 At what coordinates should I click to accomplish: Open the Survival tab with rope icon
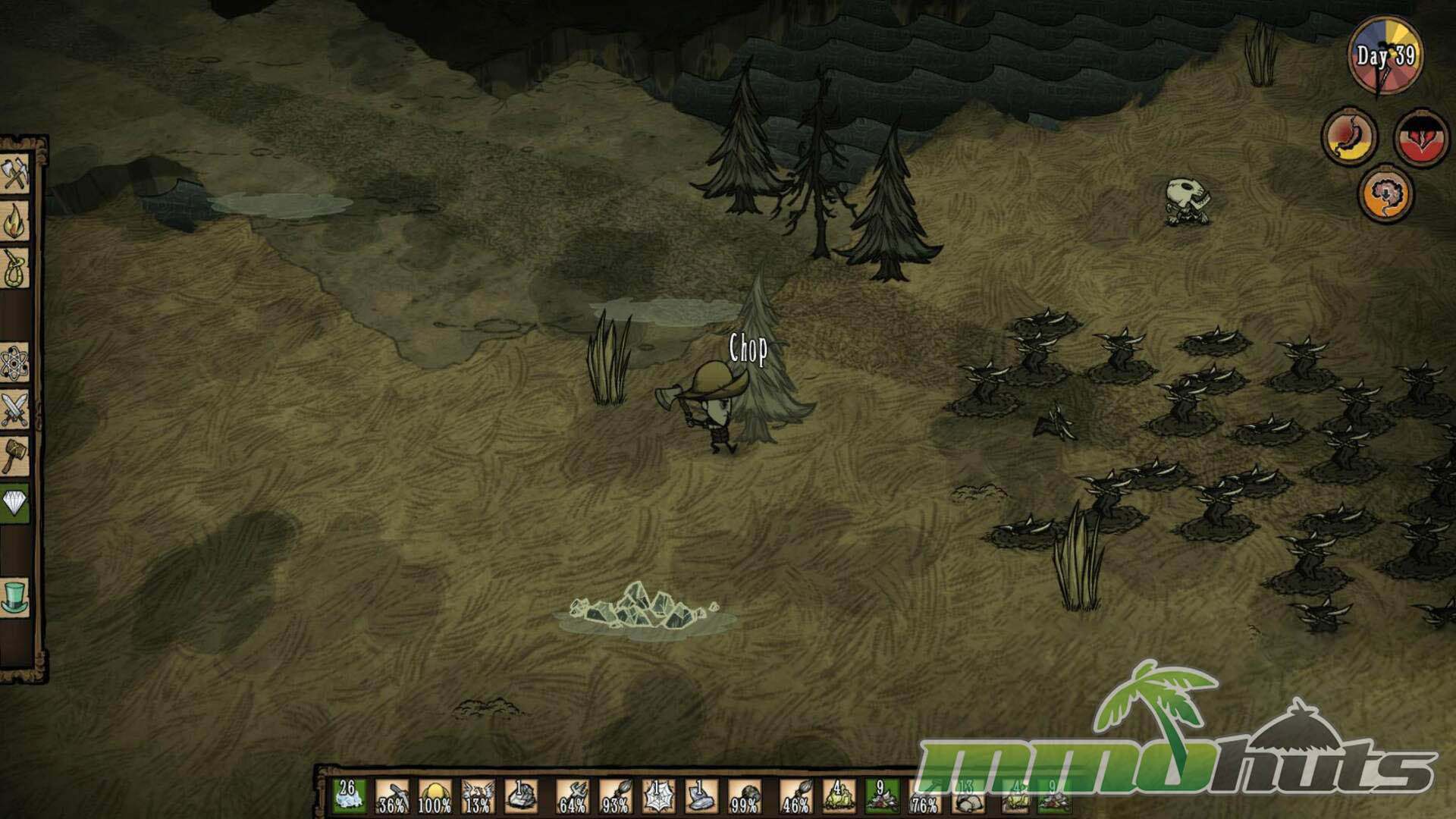pos(15,268)
